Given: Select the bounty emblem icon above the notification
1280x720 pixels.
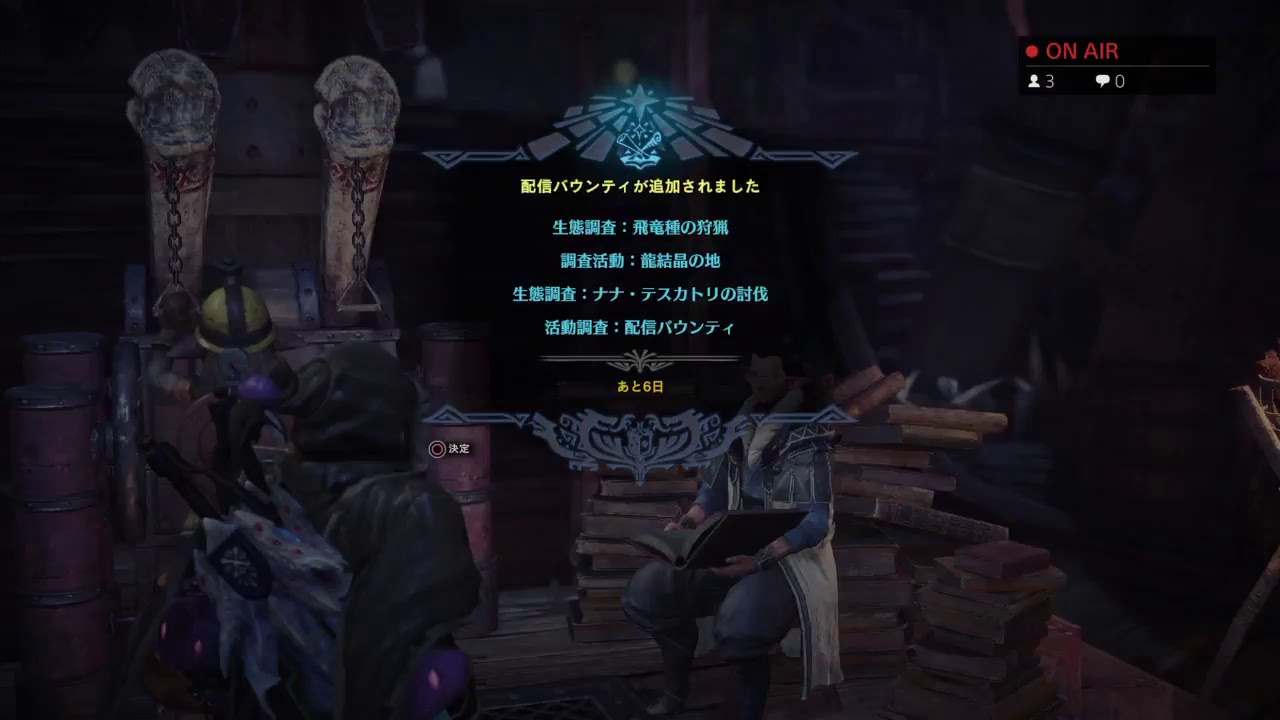Looking at the screenshot, I should pos(640,130).
